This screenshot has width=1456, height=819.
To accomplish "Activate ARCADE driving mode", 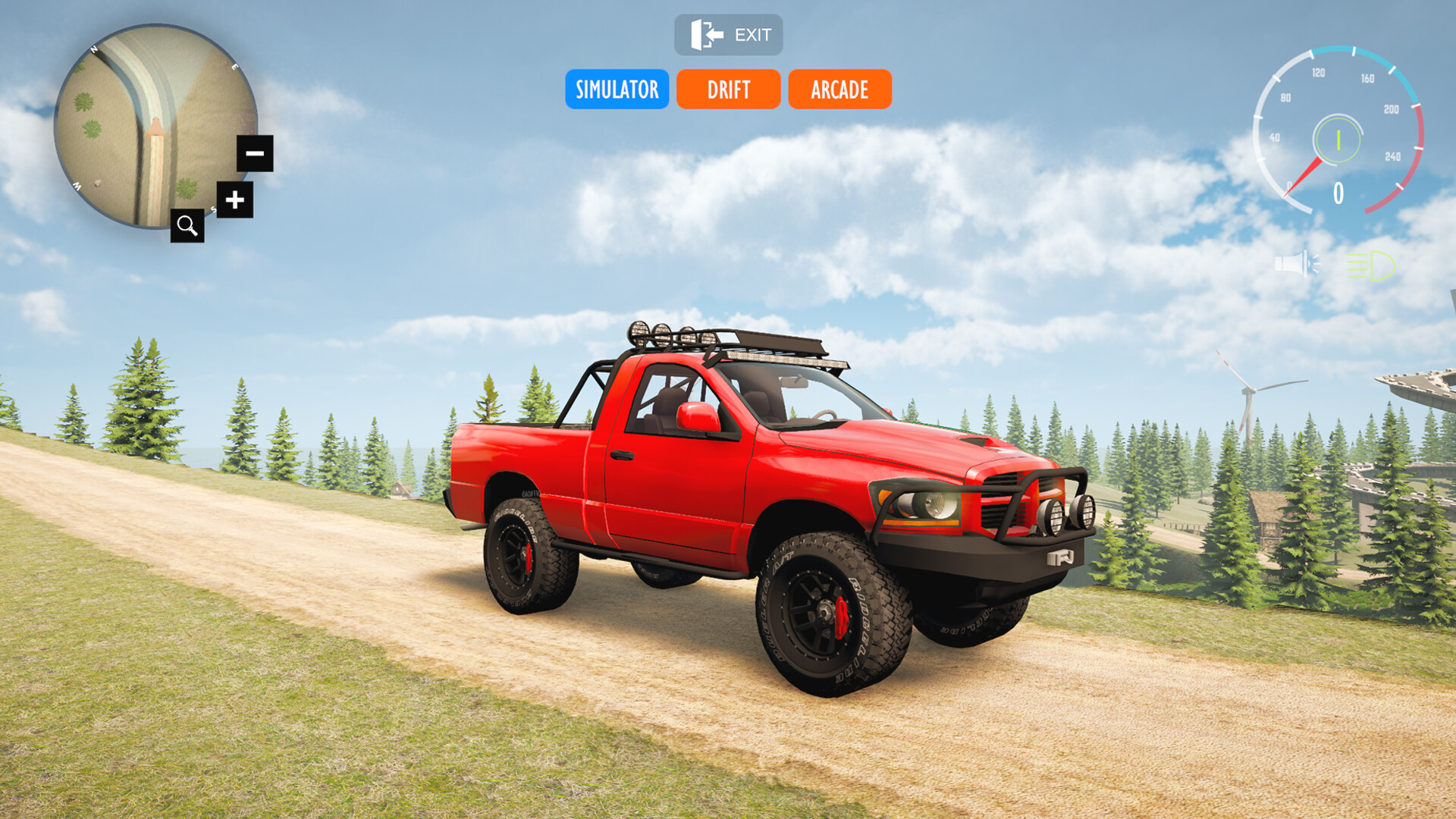I will point(839,90).
